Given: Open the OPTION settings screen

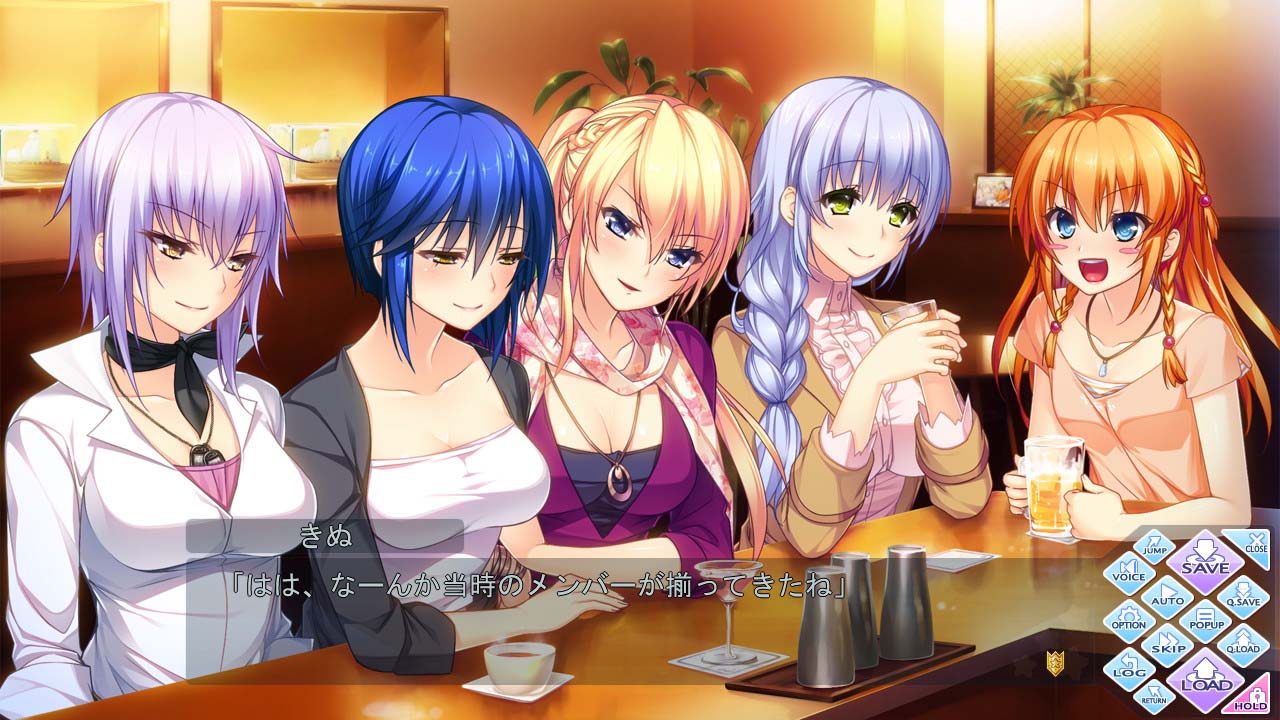Looking at the screenshot, I should 1129,620.
